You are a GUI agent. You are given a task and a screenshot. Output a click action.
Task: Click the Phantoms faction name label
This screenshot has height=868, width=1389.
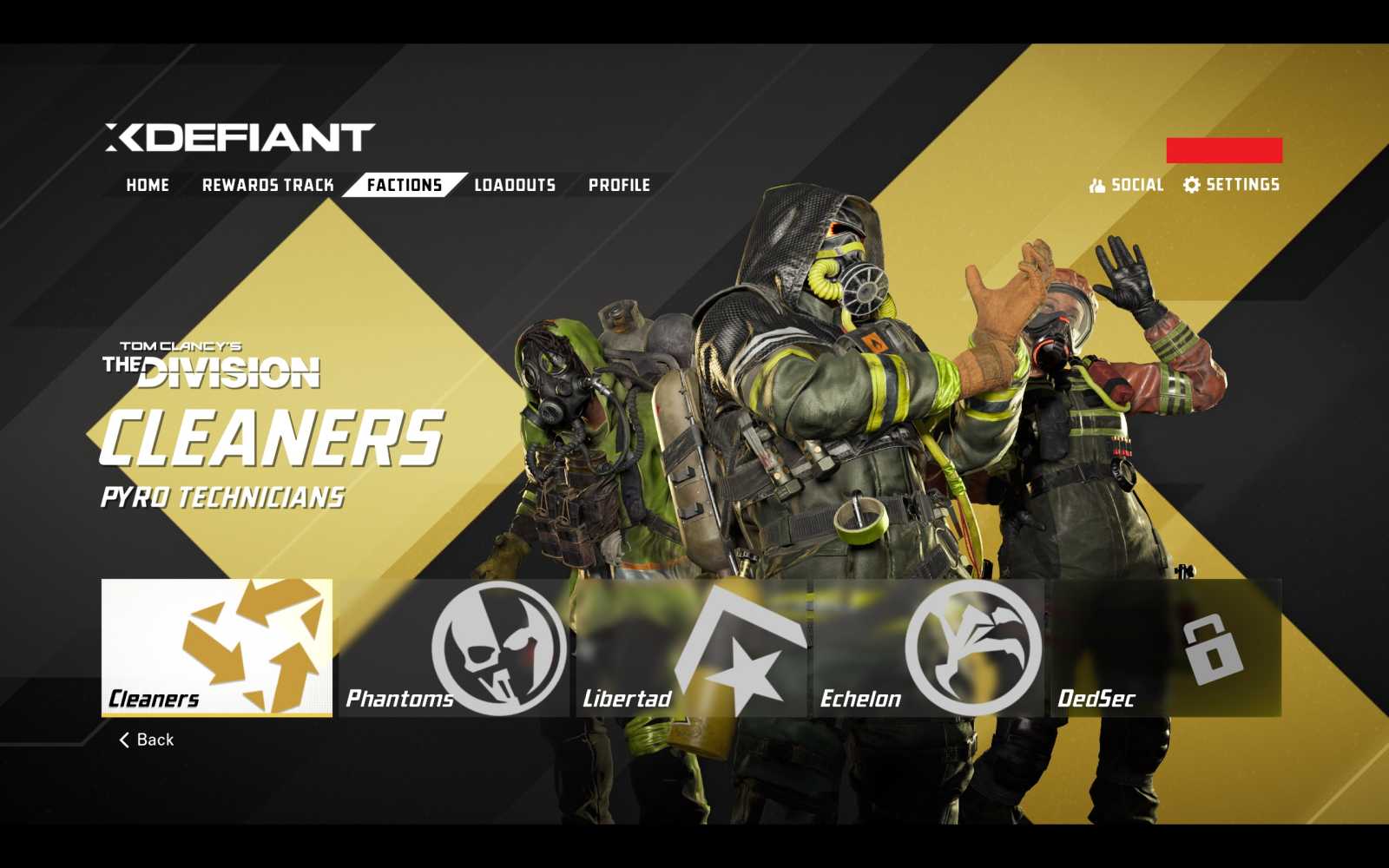pyautogui.click(x=400, y=699)
